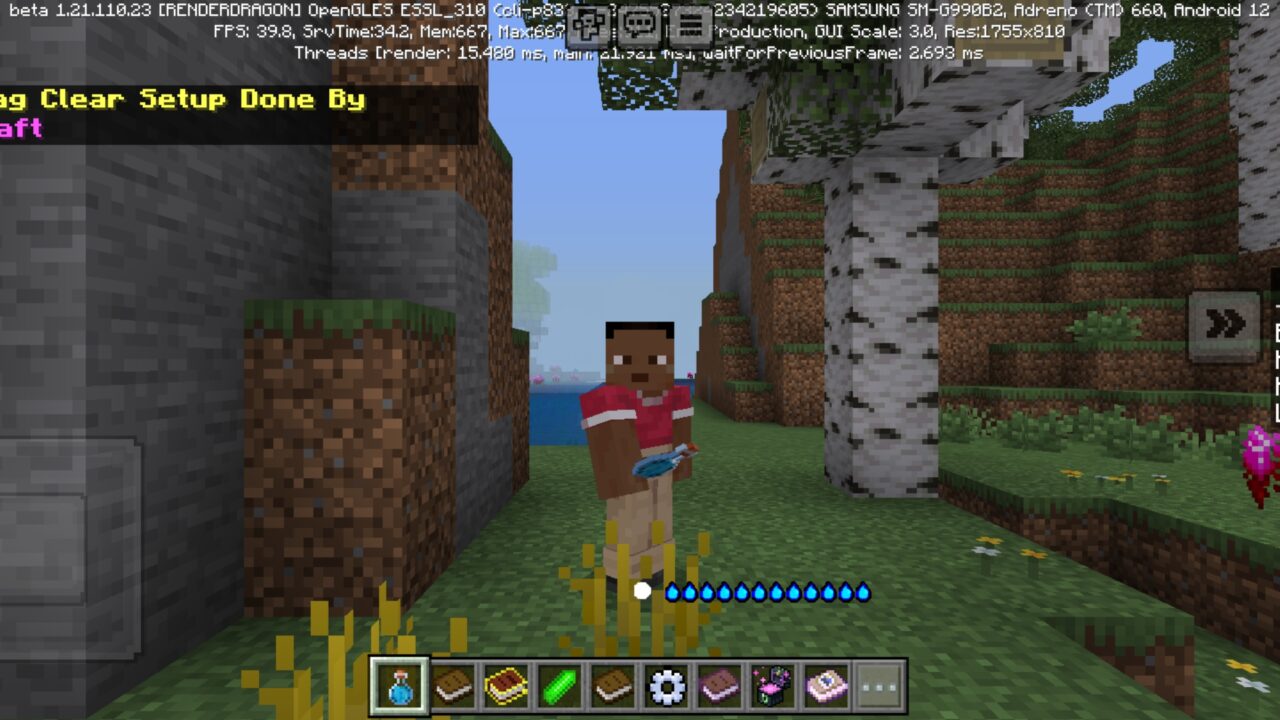Click the white crosshair dot in the center
This screenshot has width=1280, height=720.
pos(640,590)
